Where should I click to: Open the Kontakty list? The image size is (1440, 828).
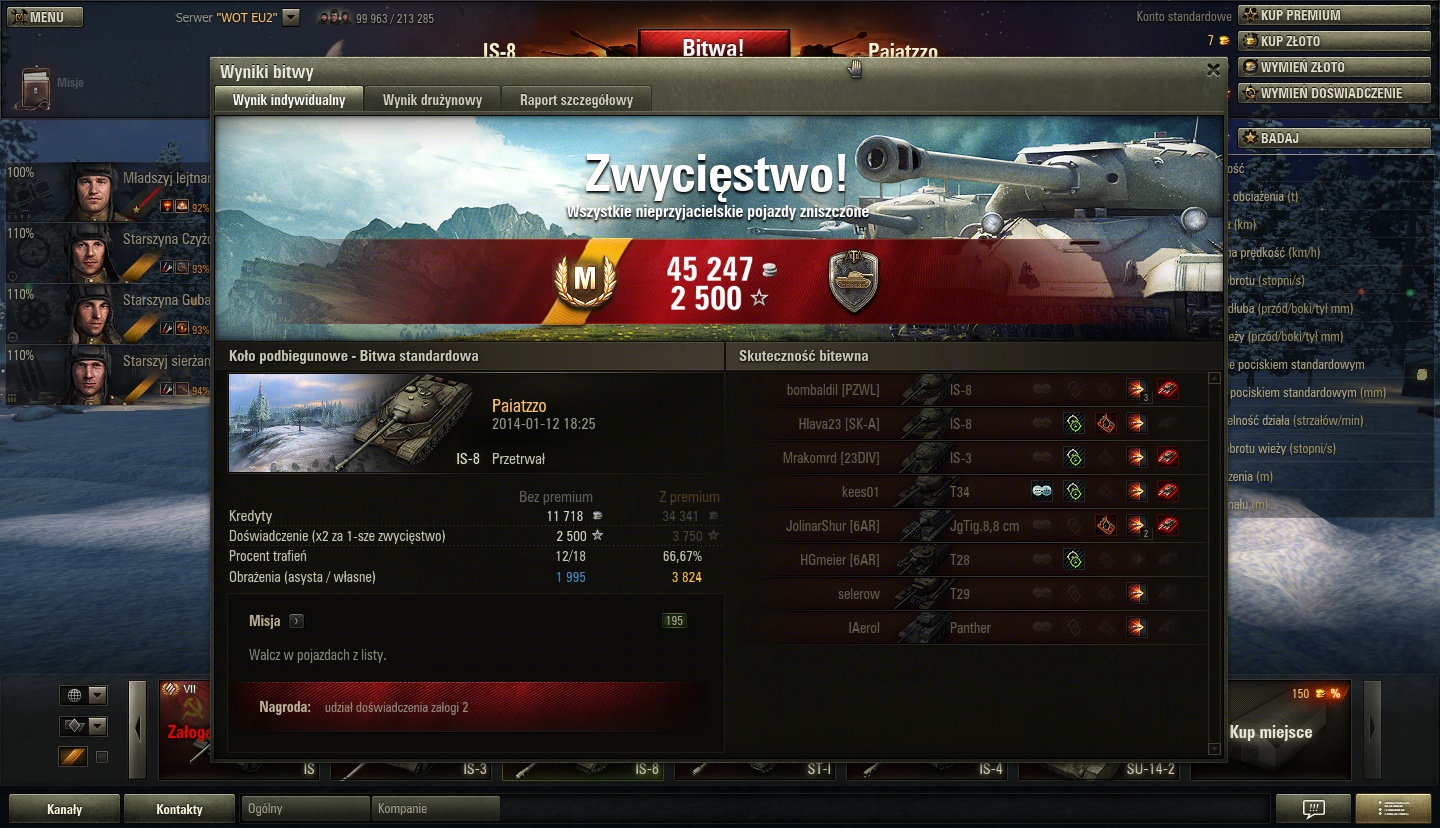tap(179, 809)
